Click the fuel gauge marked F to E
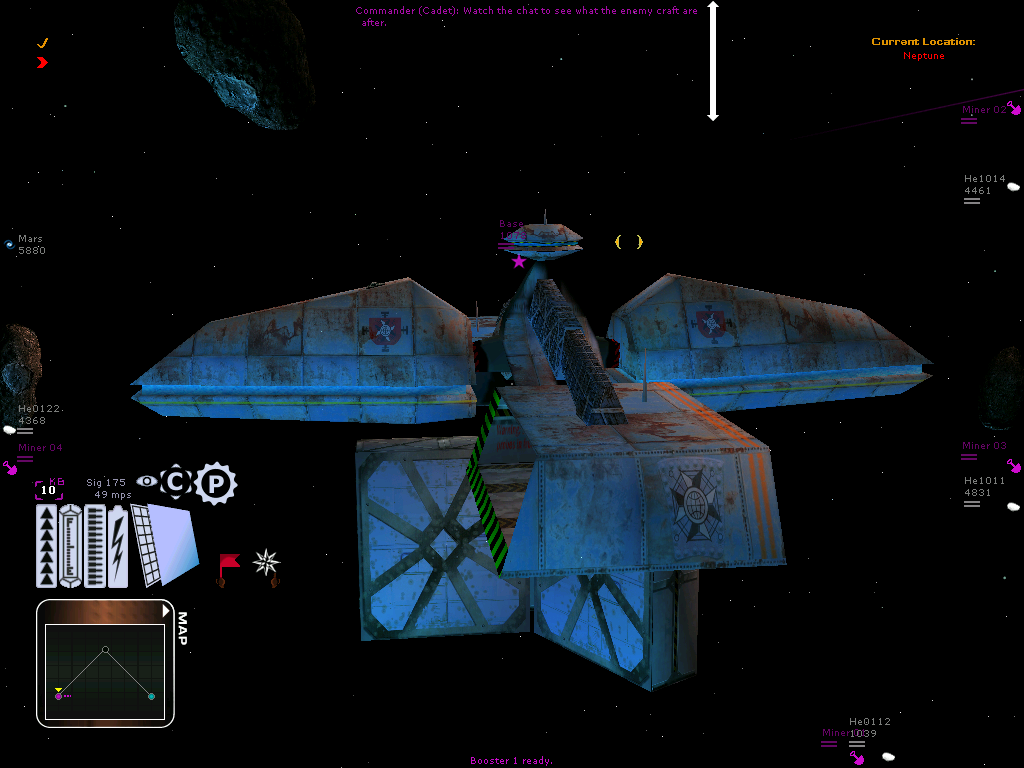 [70, 545]
